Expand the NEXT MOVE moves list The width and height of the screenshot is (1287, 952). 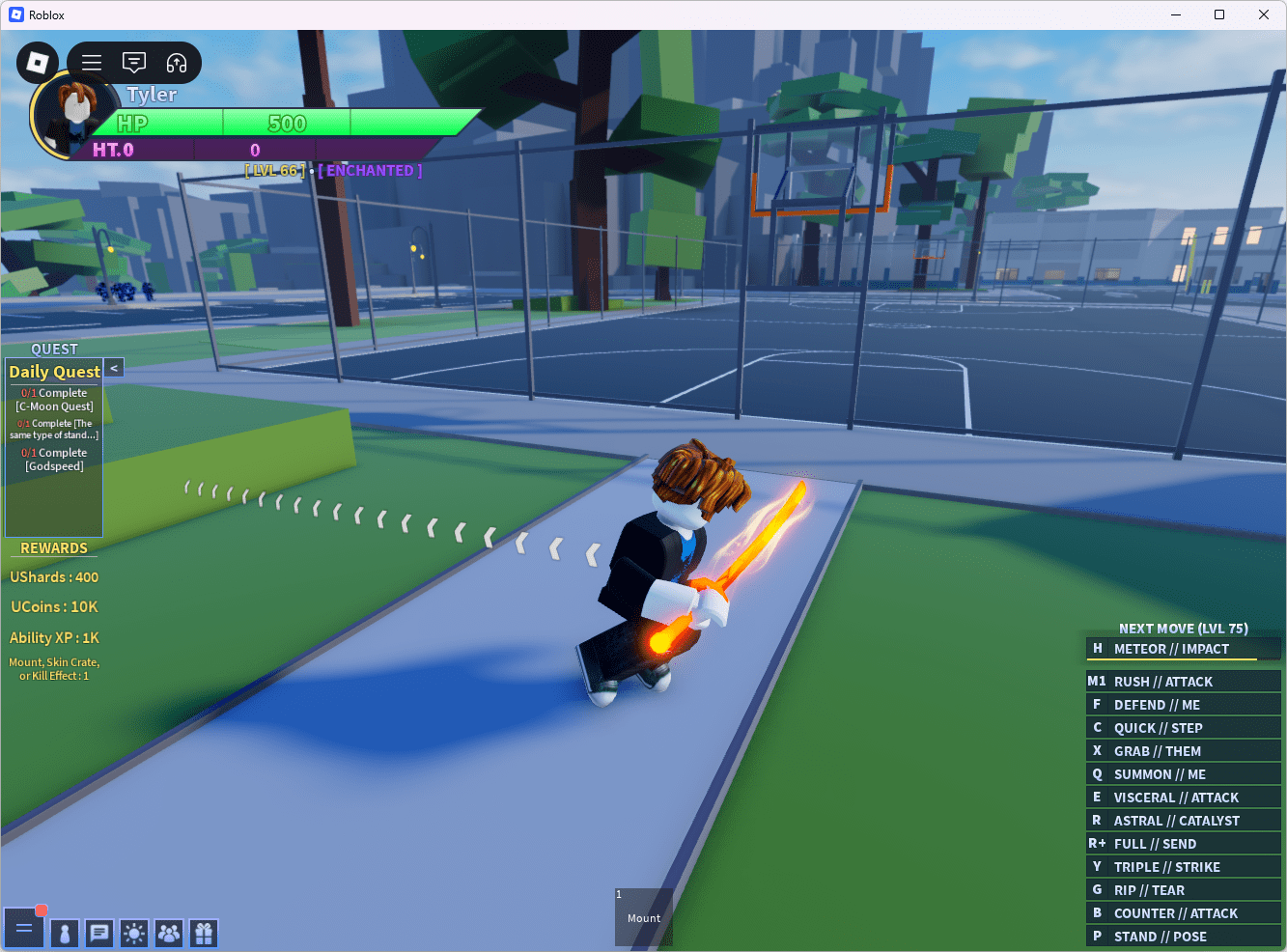(1183, 628)
